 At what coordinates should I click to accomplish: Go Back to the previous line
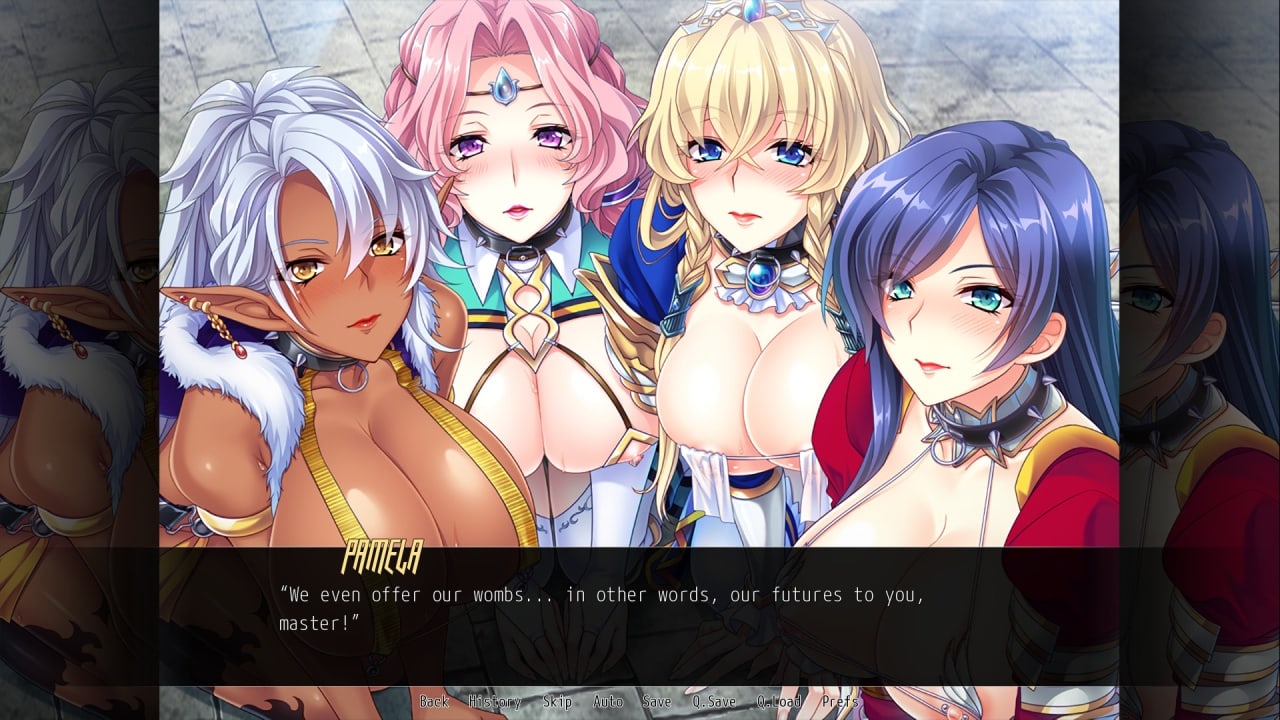pyautogui.click(x=434, y=702)
